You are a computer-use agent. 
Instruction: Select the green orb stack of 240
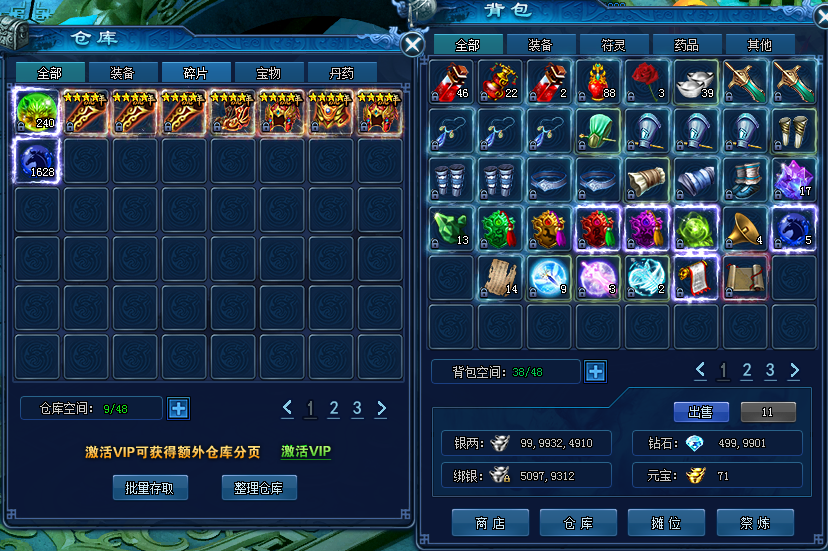click(x=37, y=111)
